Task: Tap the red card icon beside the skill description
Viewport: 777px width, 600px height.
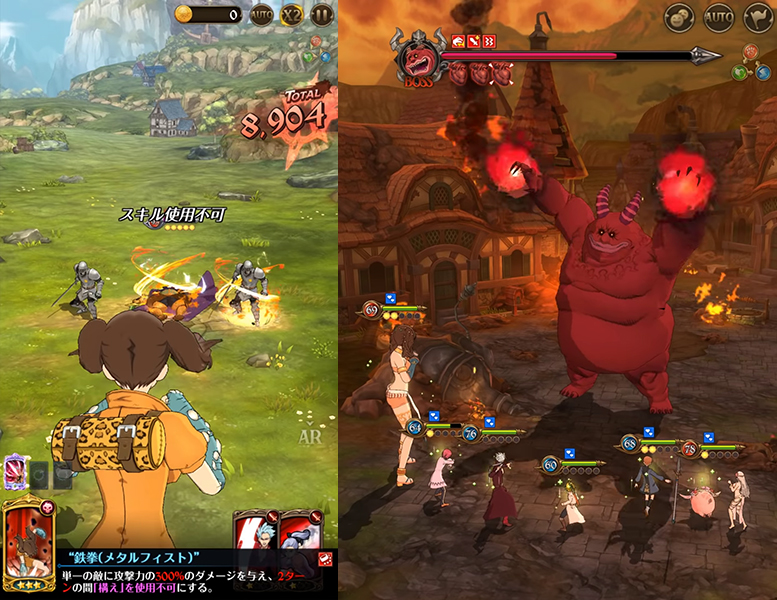Action: (x=326, y=559)
